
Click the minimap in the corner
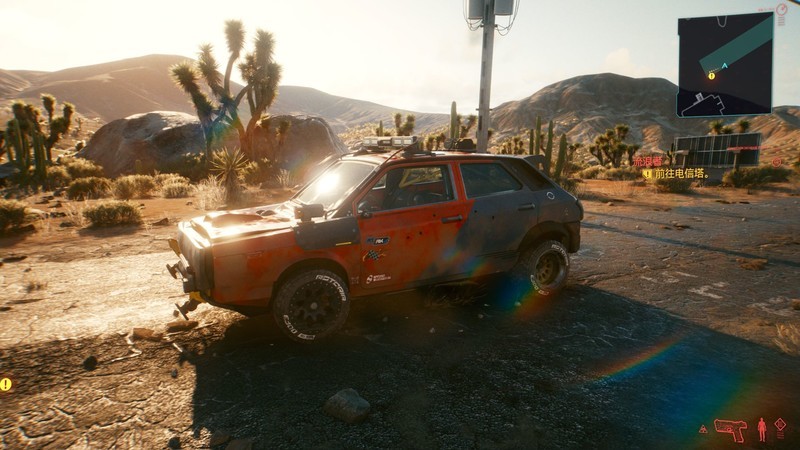tap(725, 65)
